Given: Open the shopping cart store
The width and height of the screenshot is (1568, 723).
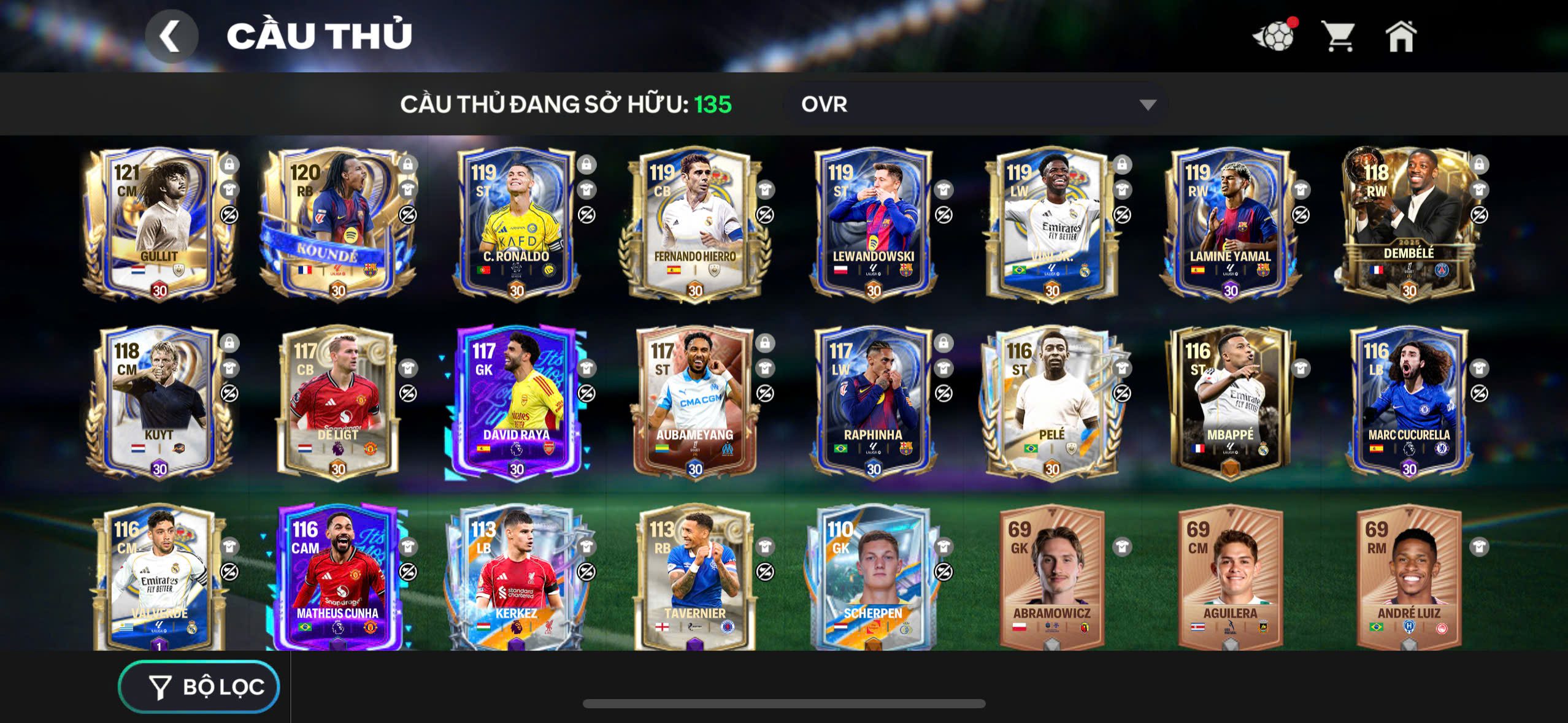Looking at the screenshot, I should pos(1338,36).
